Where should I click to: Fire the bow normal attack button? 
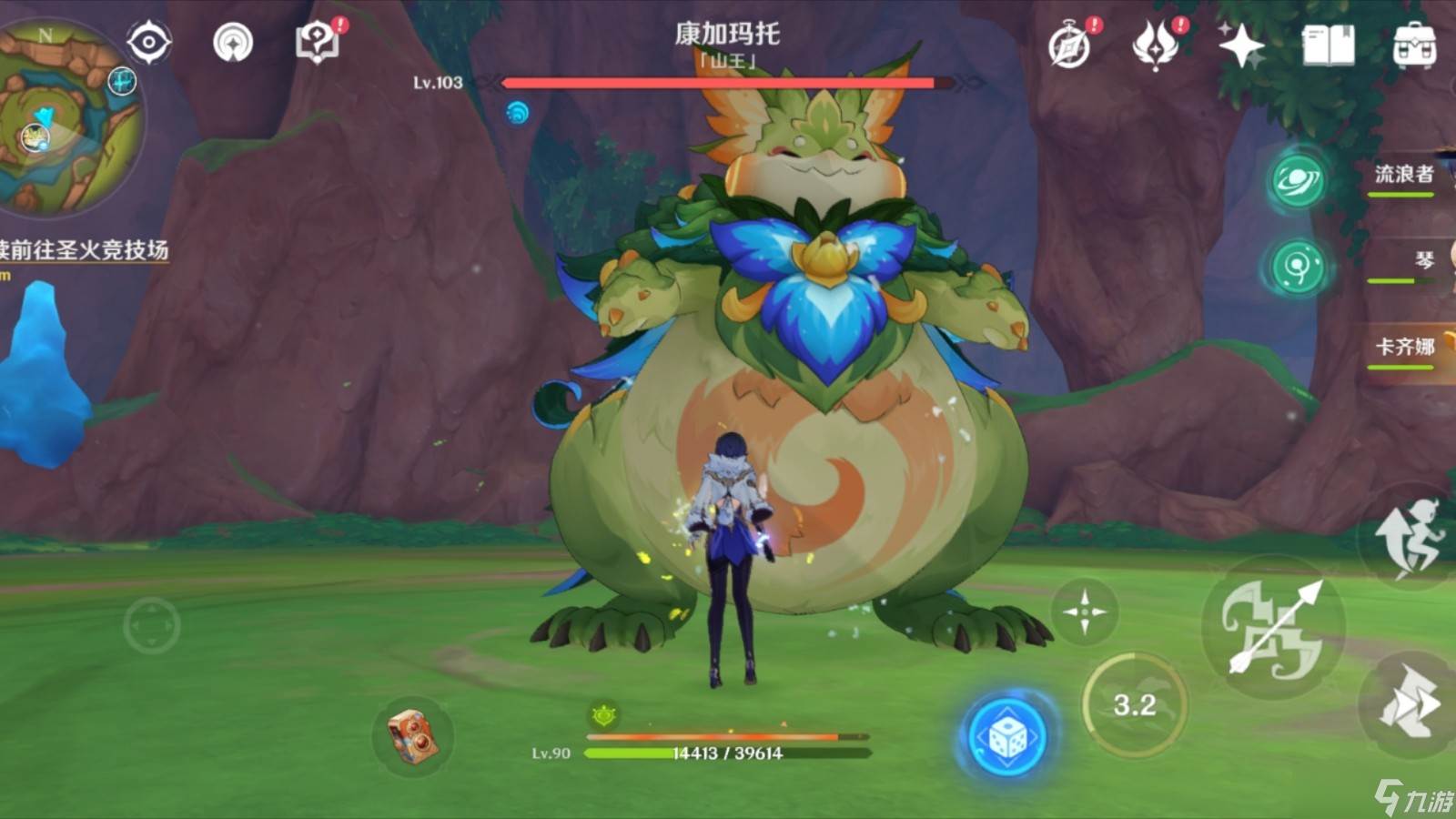(1274, 628)
